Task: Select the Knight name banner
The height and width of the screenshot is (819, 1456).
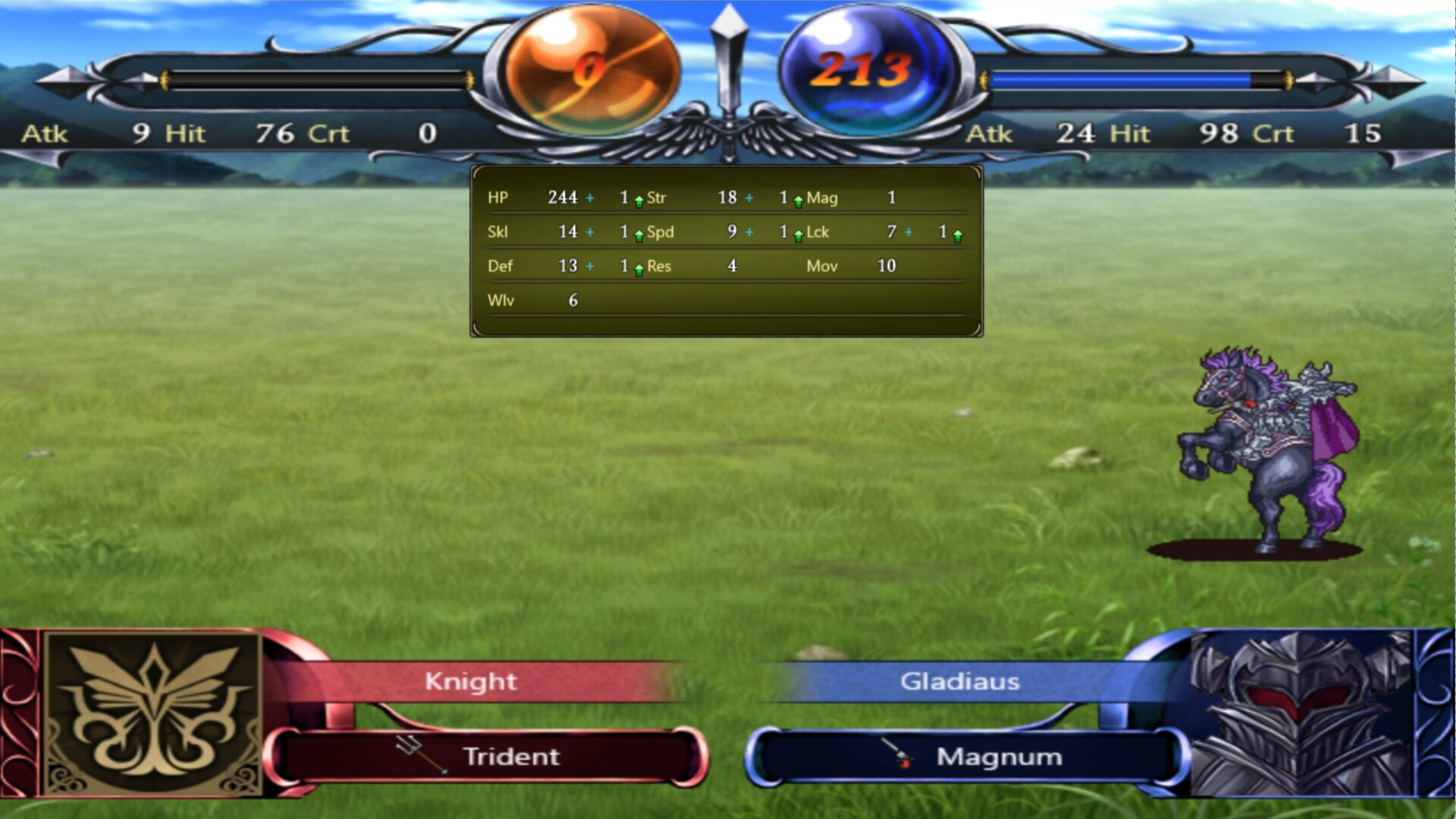Action: (x=470, y=681)
